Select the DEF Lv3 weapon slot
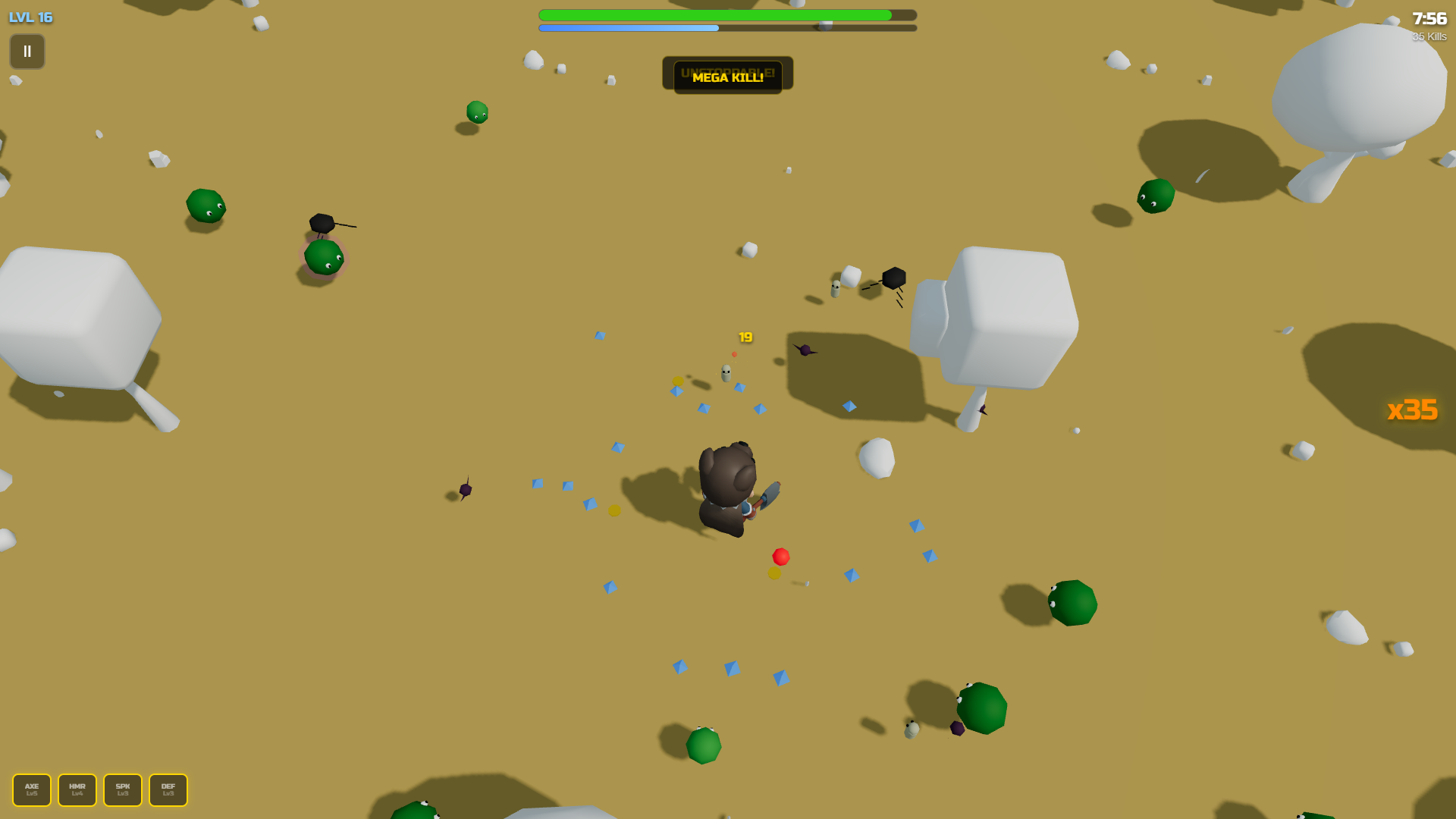 coord(168,789)
